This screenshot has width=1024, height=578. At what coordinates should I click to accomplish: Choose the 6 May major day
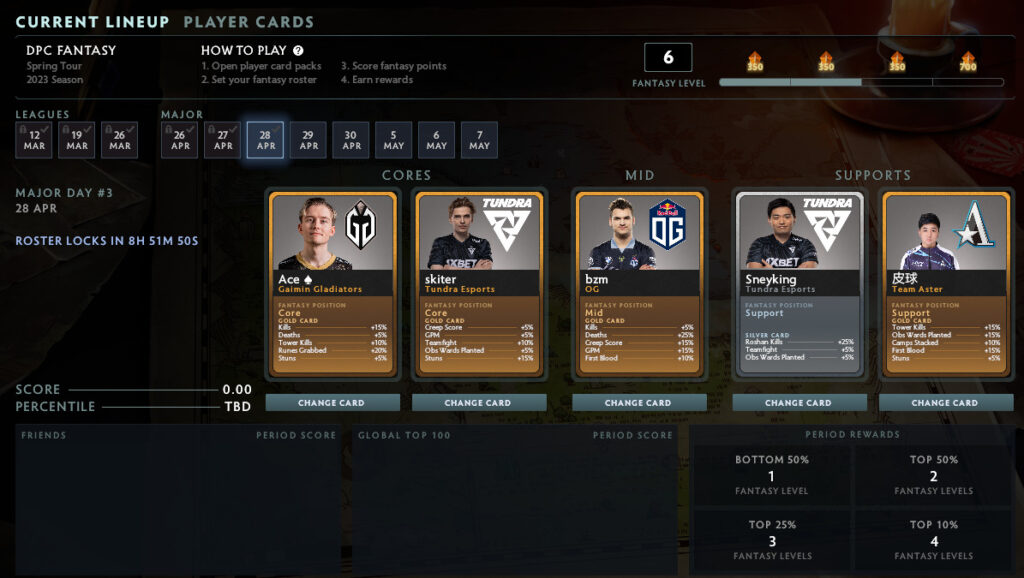point(437,140)
